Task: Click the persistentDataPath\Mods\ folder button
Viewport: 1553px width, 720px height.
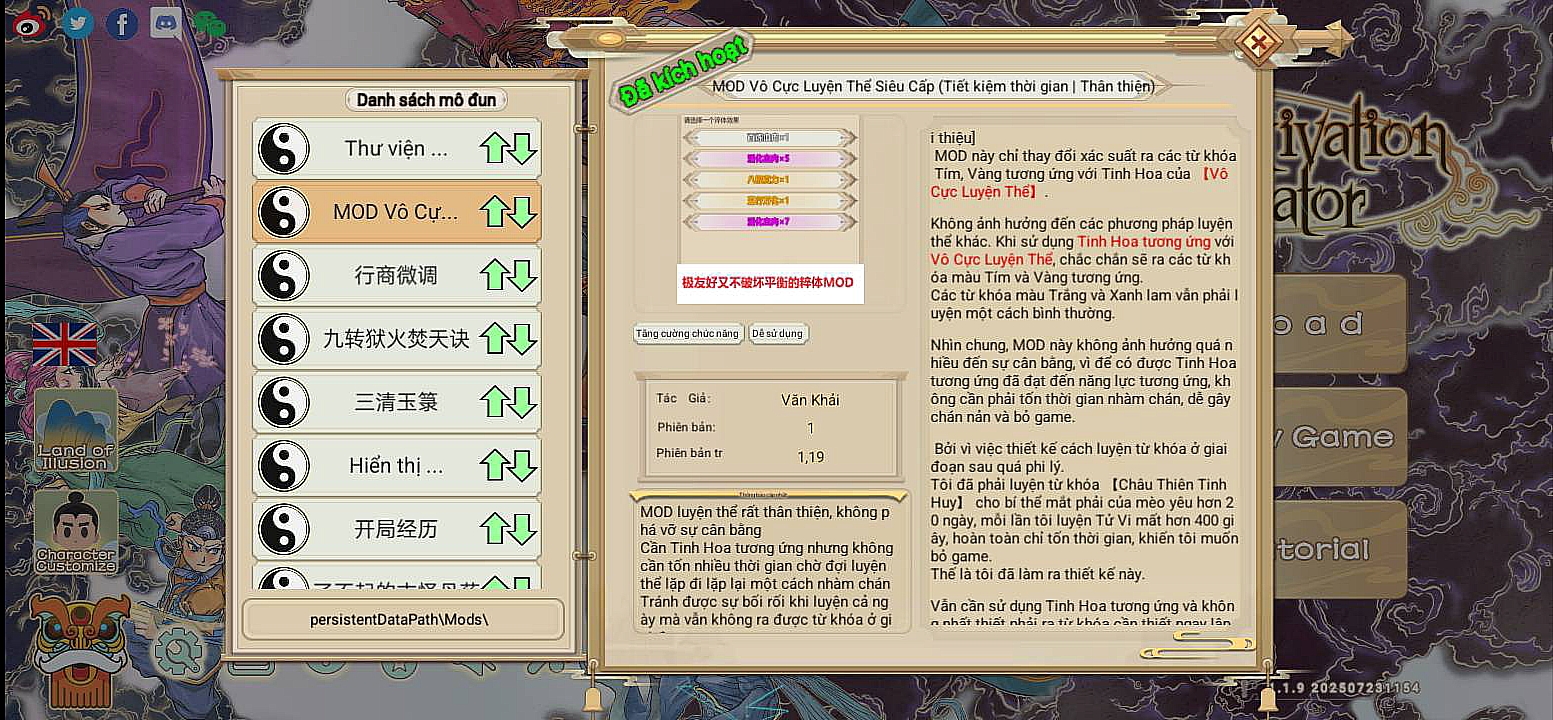Action: 402,619
